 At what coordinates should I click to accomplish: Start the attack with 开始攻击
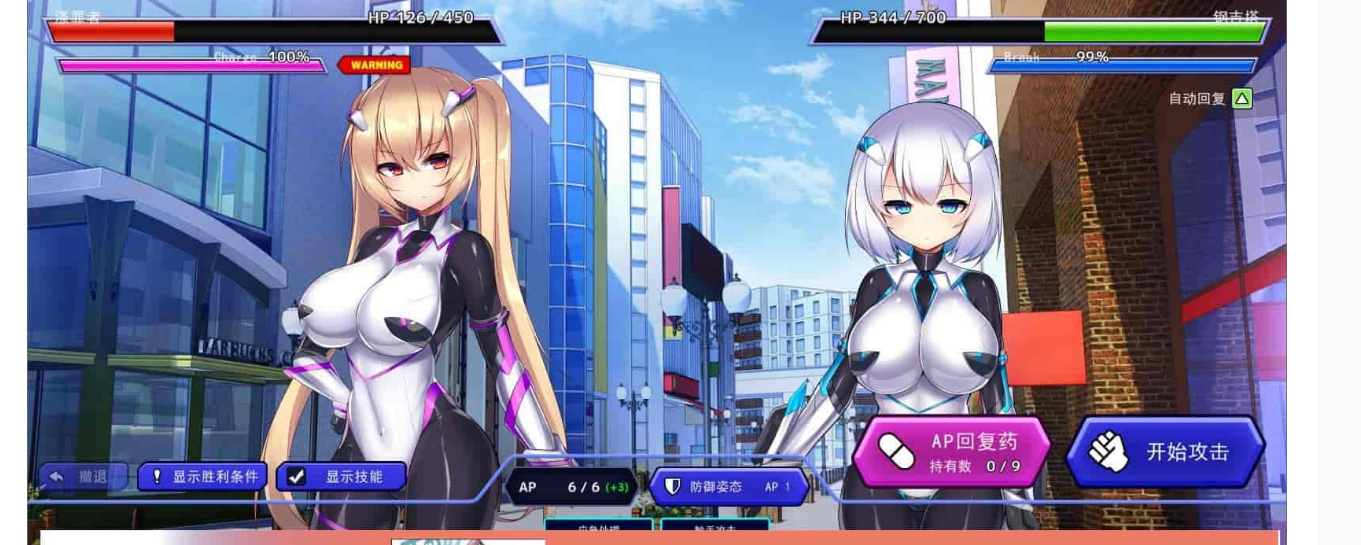click(x=1165, y=452)
